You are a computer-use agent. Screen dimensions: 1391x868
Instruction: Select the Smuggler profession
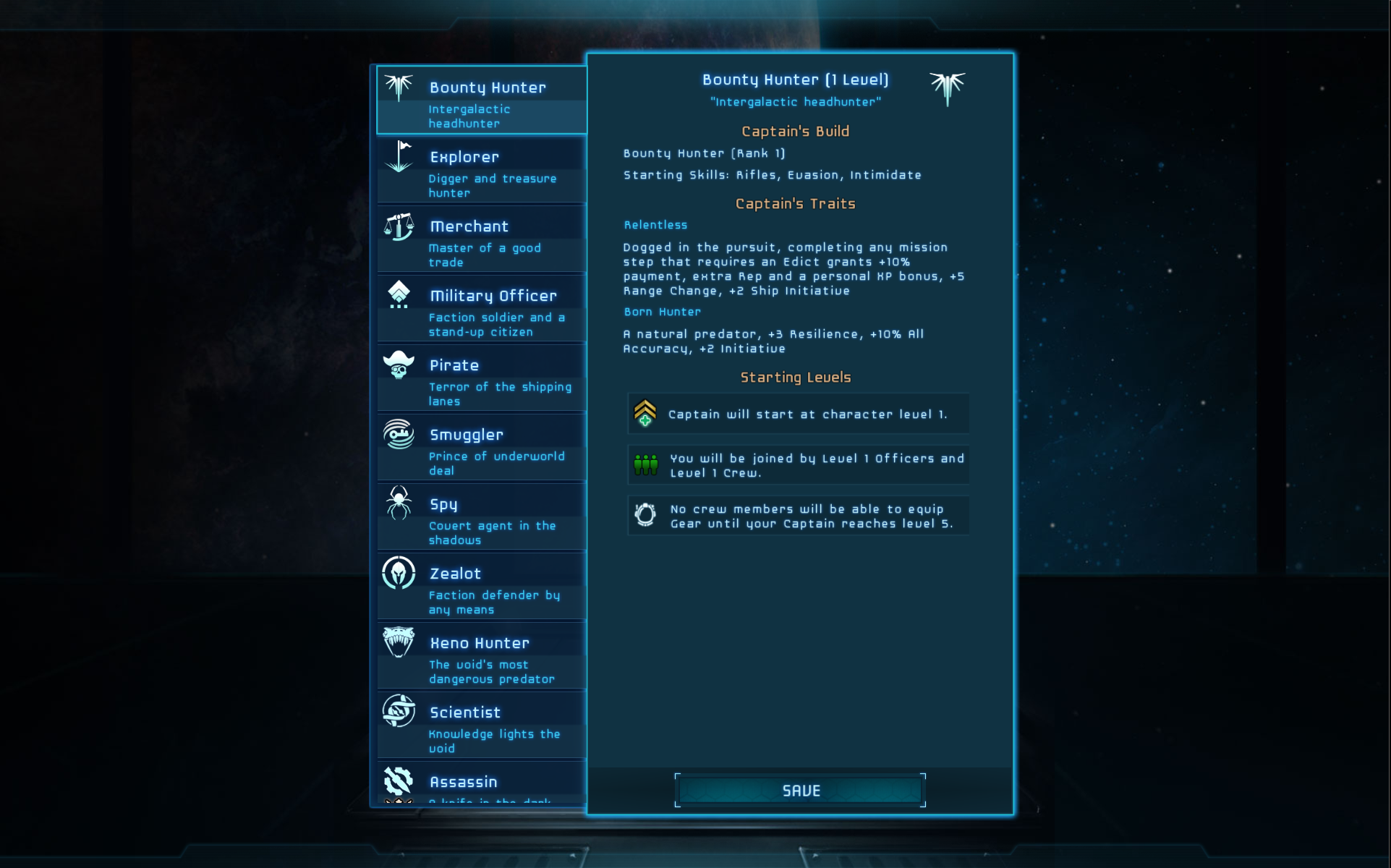[x=482, y=448]
